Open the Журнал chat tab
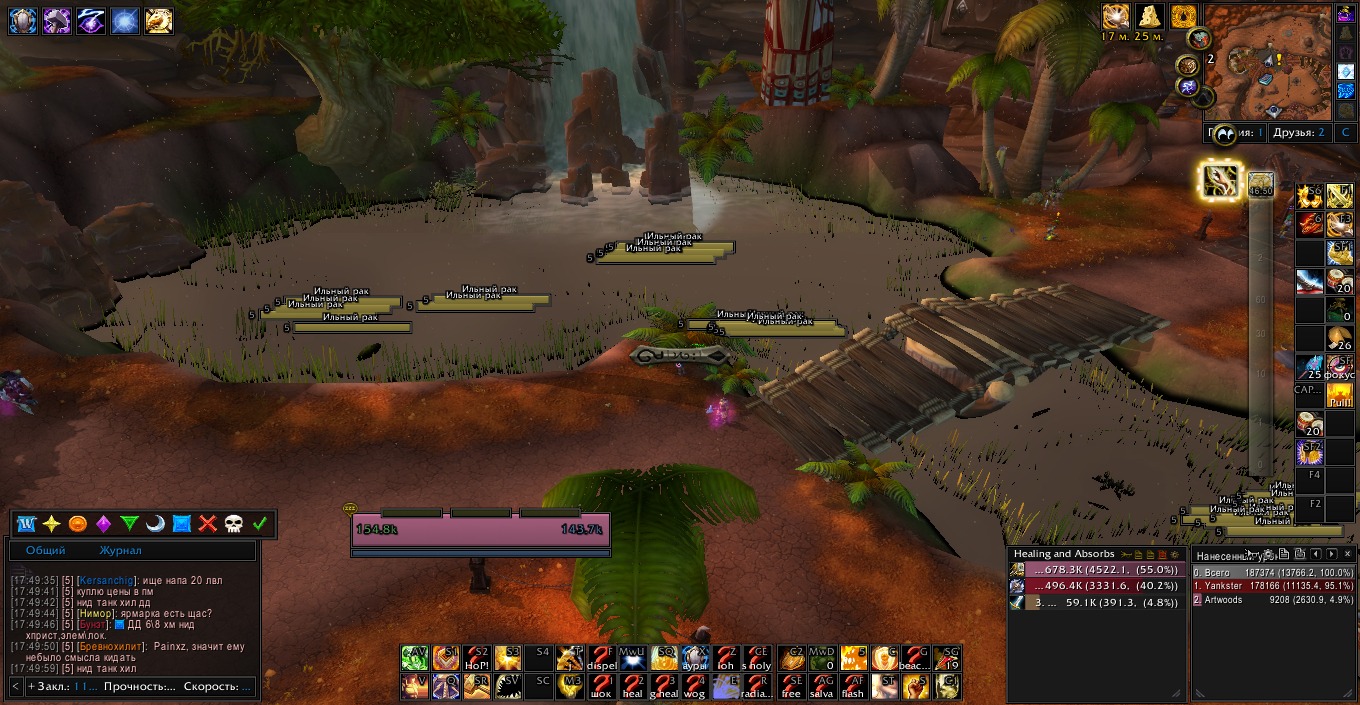Viewport: 1360px width, 705px height. 120,551
